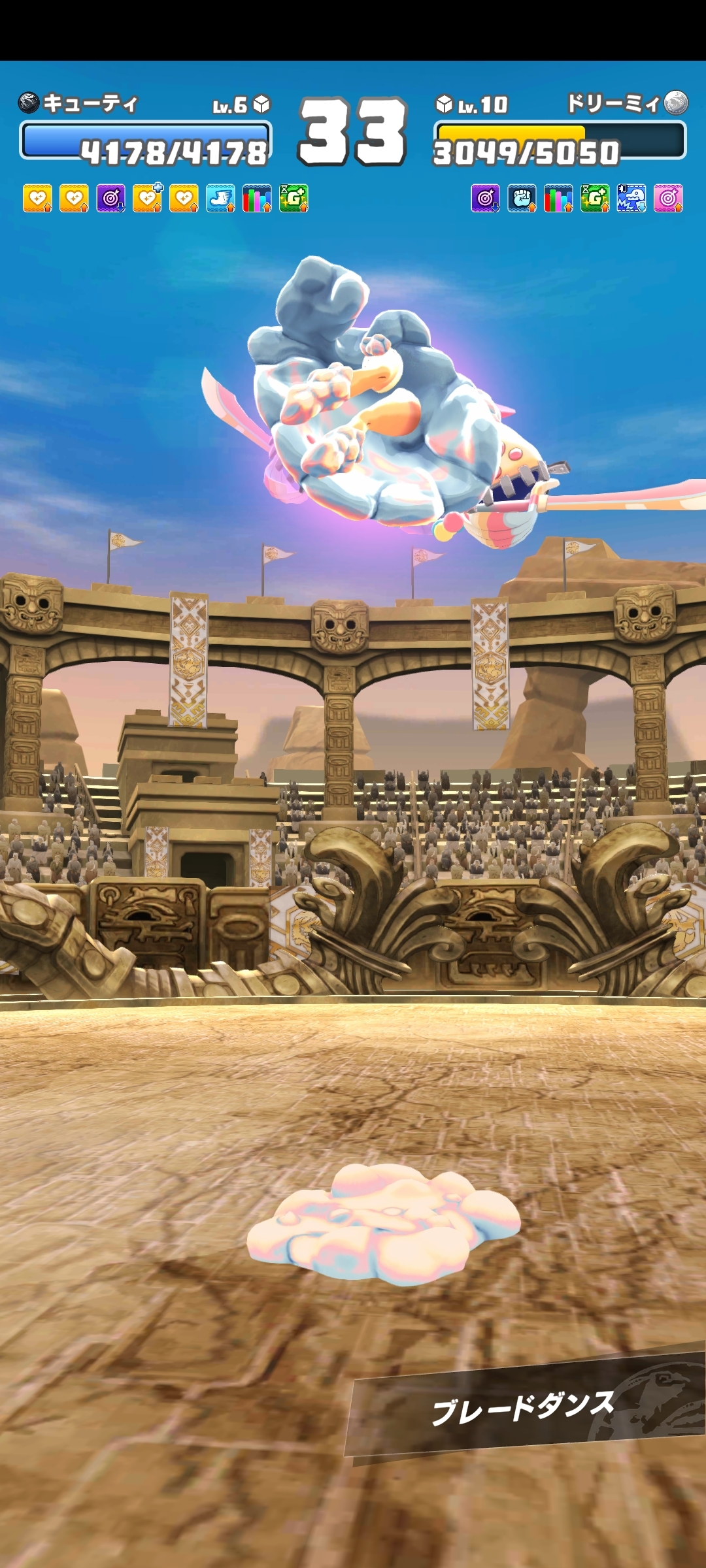Select ドリーミィ's green G+ buff icon
706x1568 pixels.
595,199
